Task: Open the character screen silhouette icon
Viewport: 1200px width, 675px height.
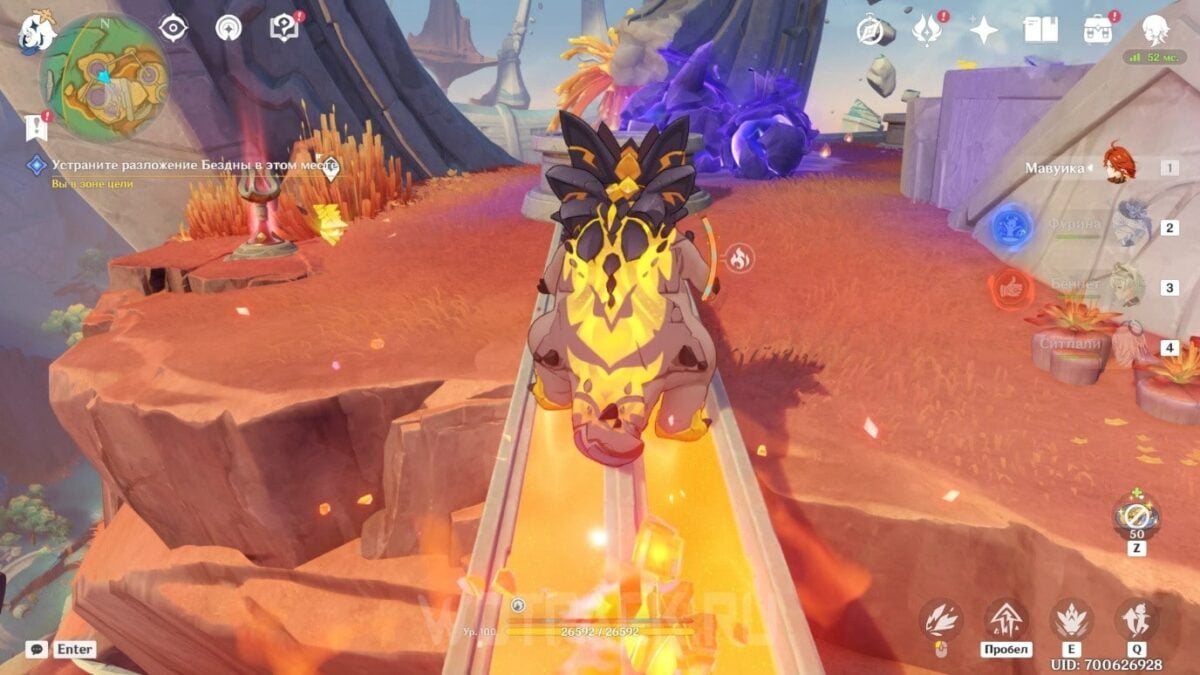Action: (1156, 29)
